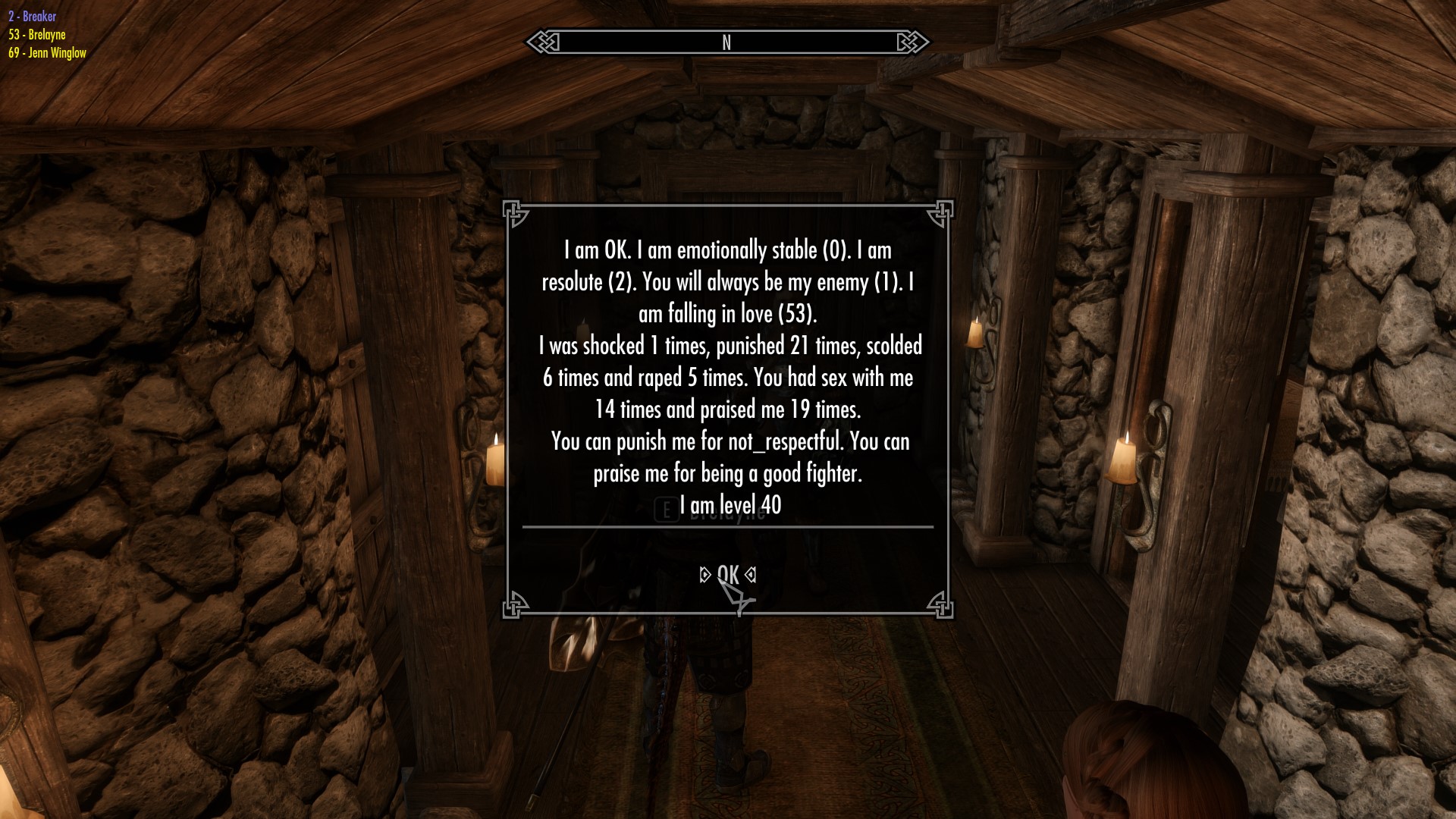The height and width of the screenshot is (819, 1456).
Task: Click the N marker on the compass
Action: tap(726, 43)
